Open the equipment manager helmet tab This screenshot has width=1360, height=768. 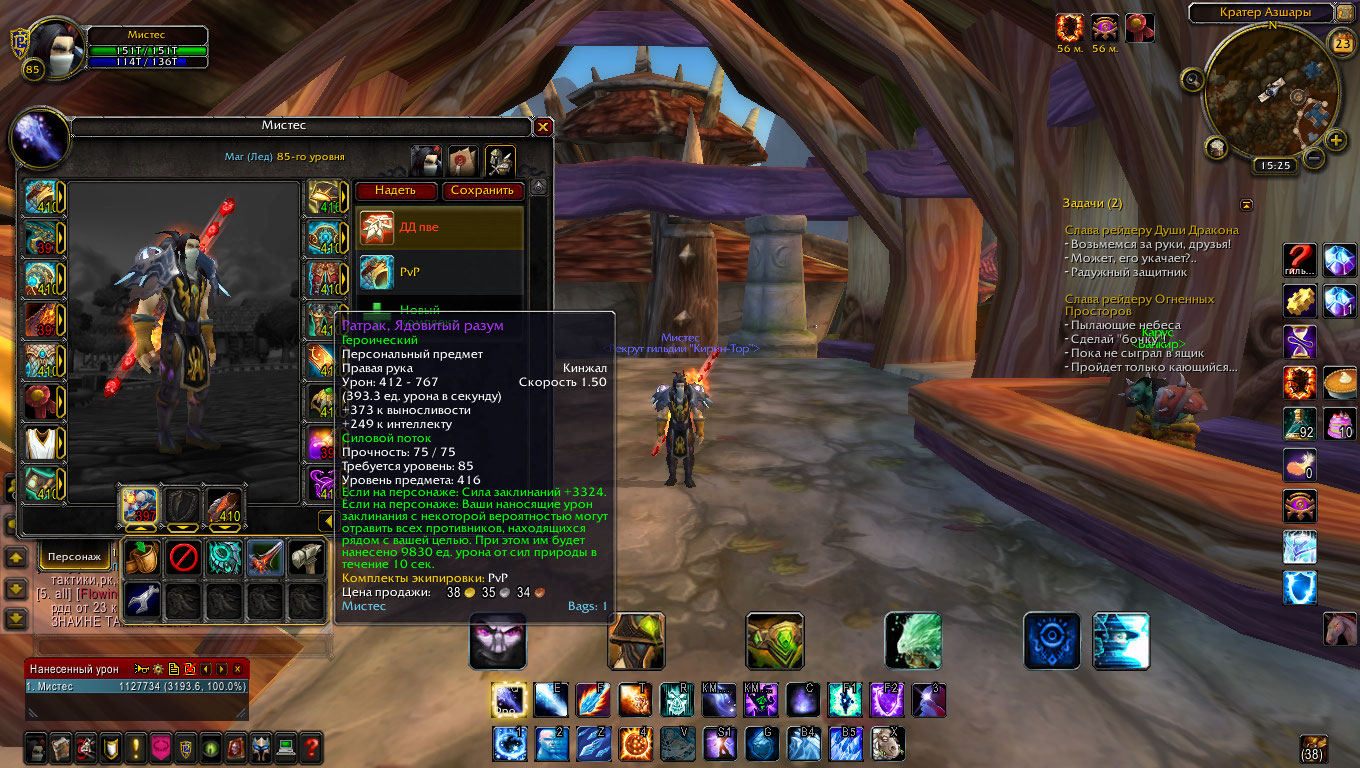coord(500,159)
